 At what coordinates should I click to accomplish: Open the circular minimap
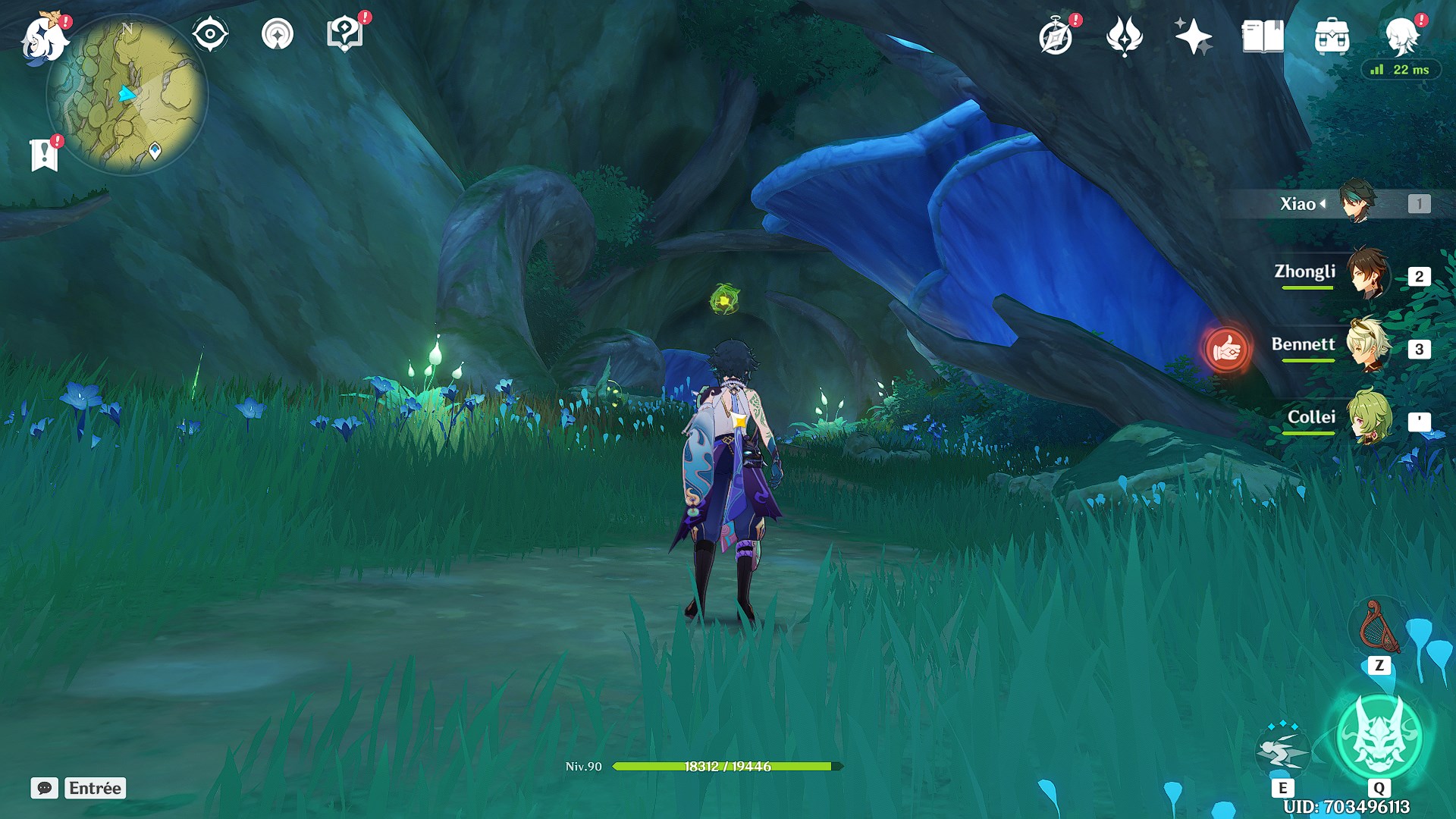pyautogui.click(x=127, y=96)
